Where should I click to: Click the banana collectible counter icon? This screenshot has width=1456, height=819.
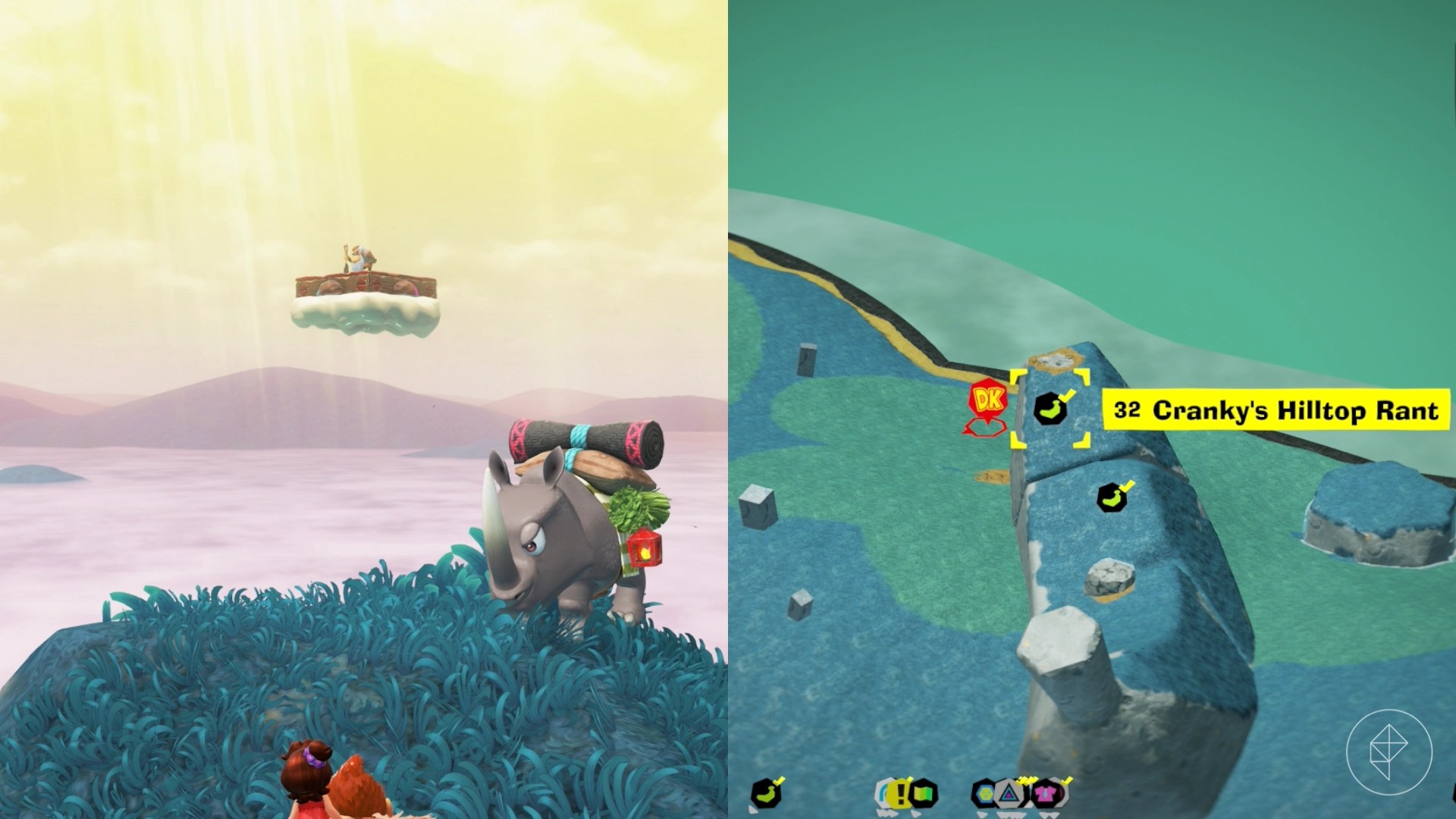[x=766, y=794]
